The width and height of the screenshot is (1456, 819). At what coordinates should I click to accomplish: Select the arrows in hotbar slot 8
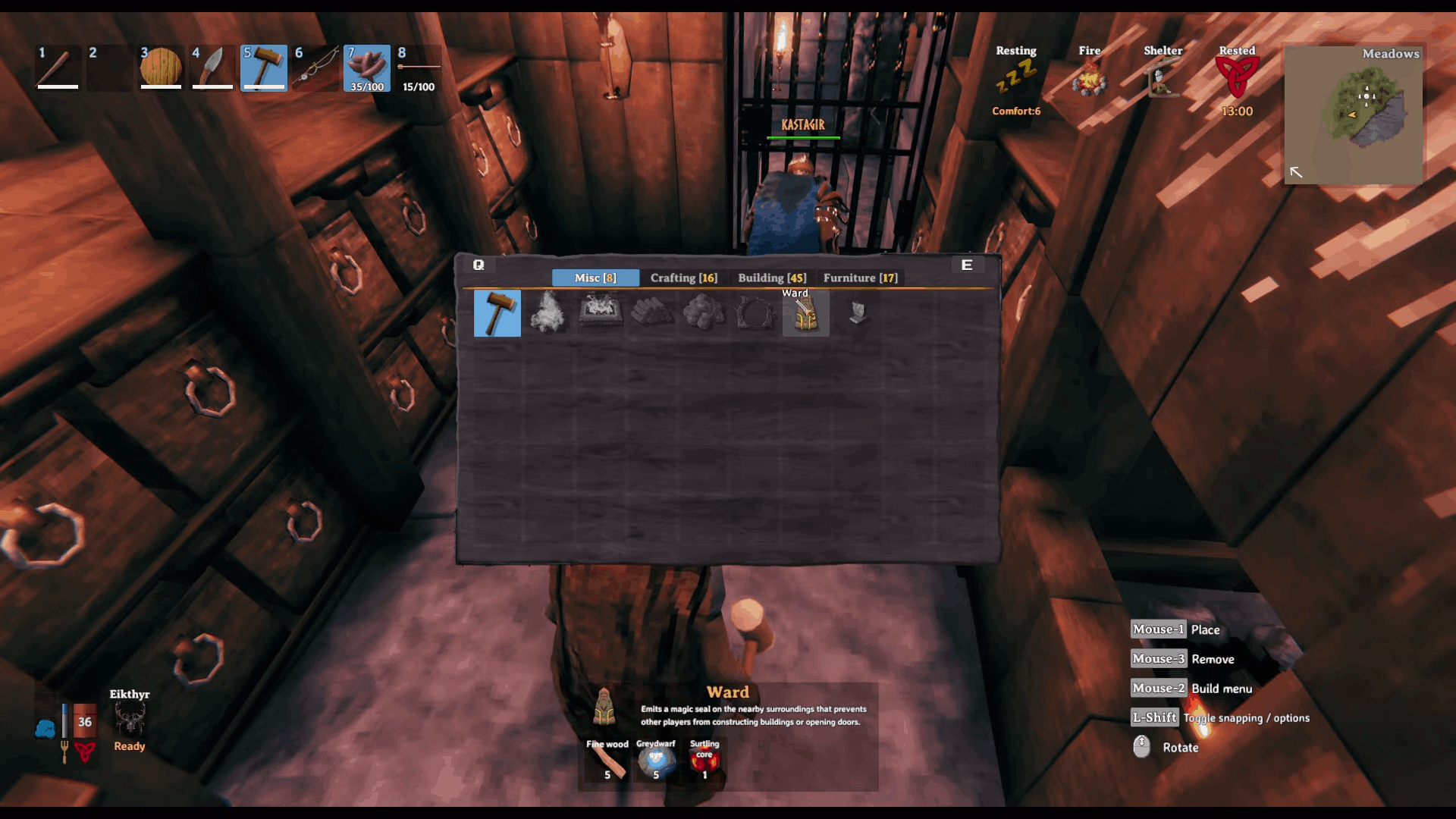point(419,67)
